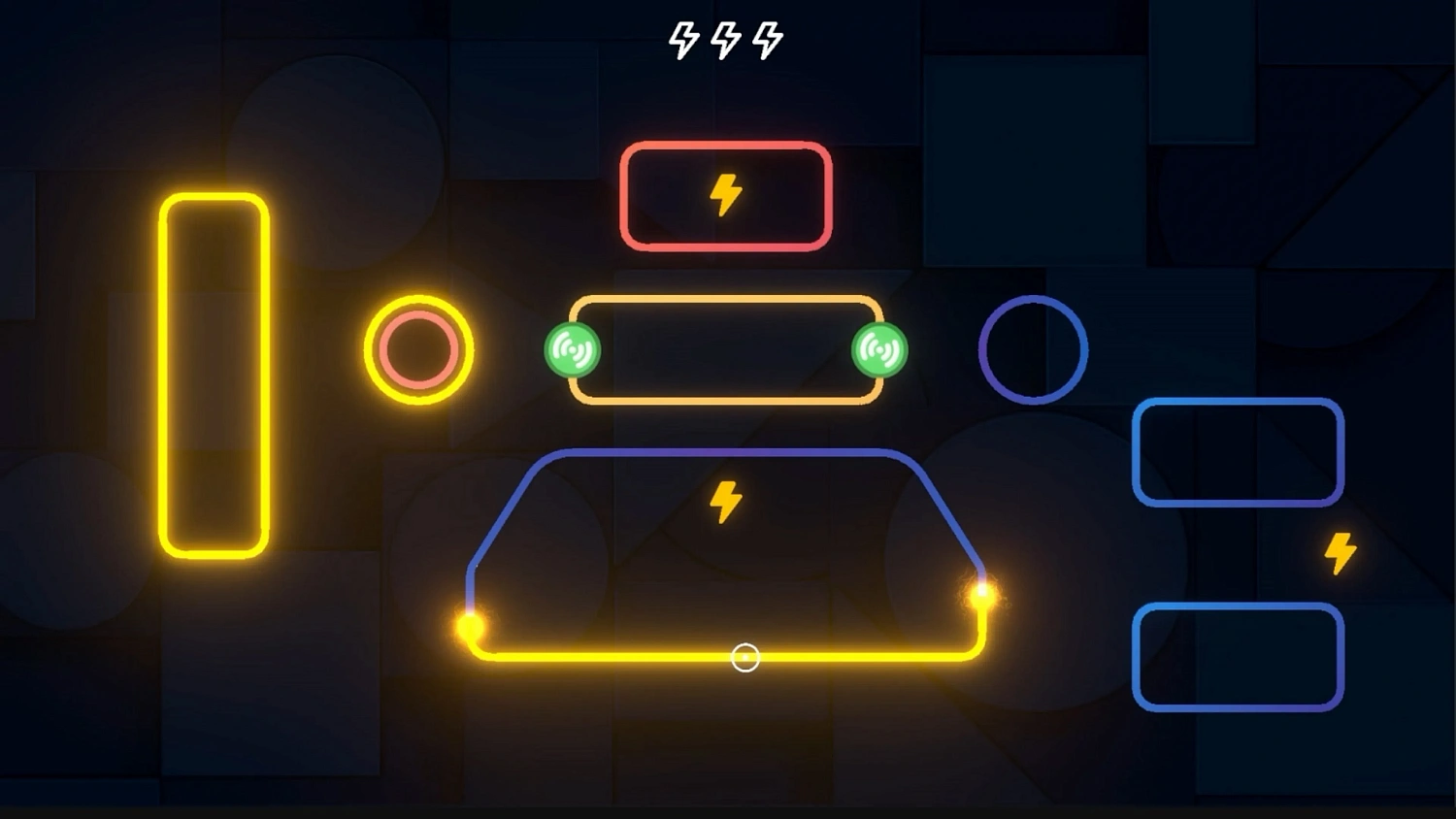Toggle the left glowing wire endpoint
Viewport: 1456px width, 819px height.
(x=470, y=626)
